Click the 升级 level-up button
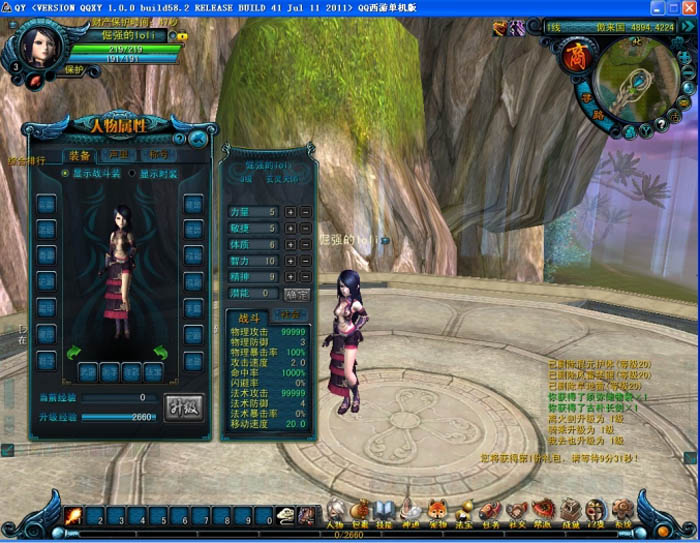The height and width of the screenshot is (543, 700). tap(182, 407)
